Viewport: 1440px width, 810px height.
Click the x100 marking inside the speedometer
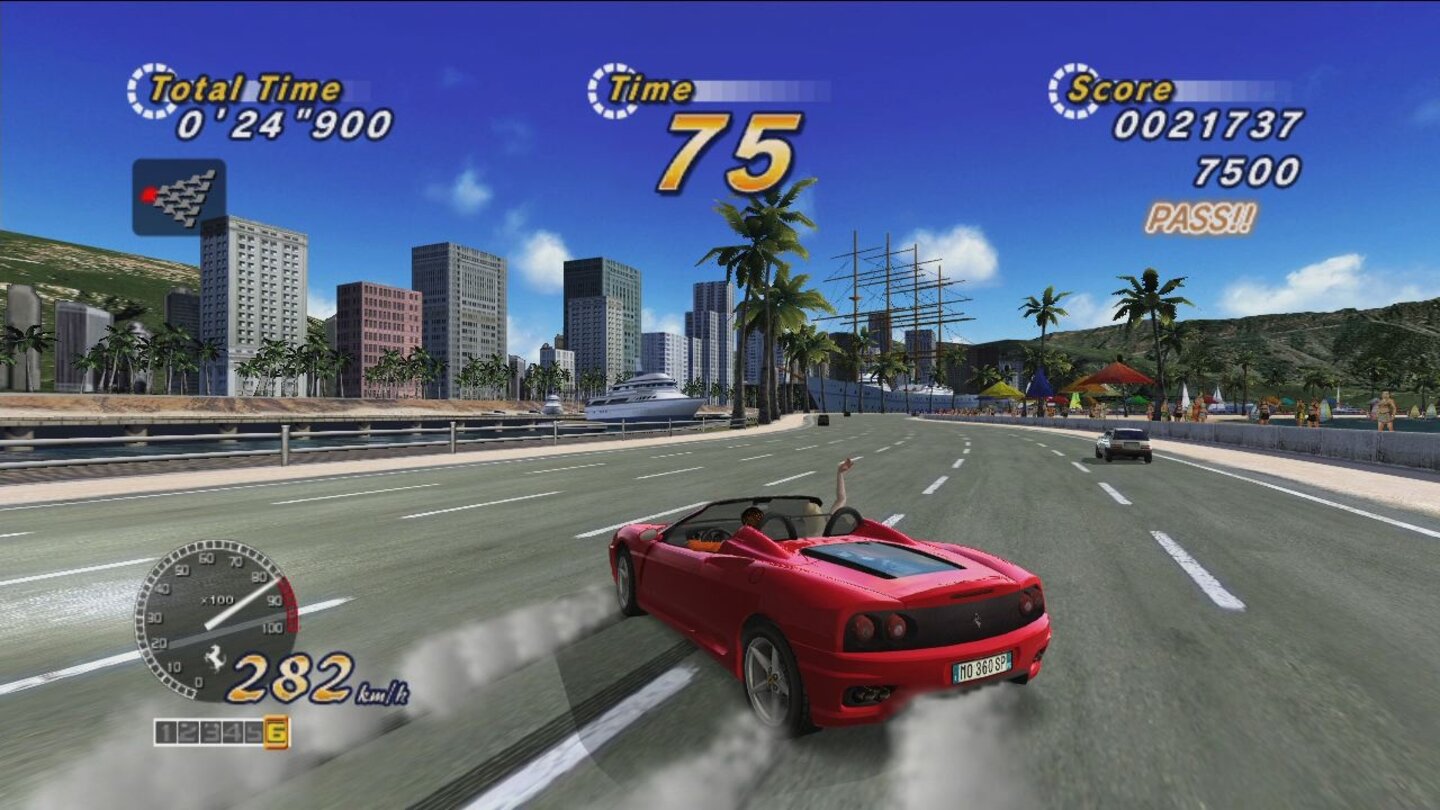click(218, 599)
